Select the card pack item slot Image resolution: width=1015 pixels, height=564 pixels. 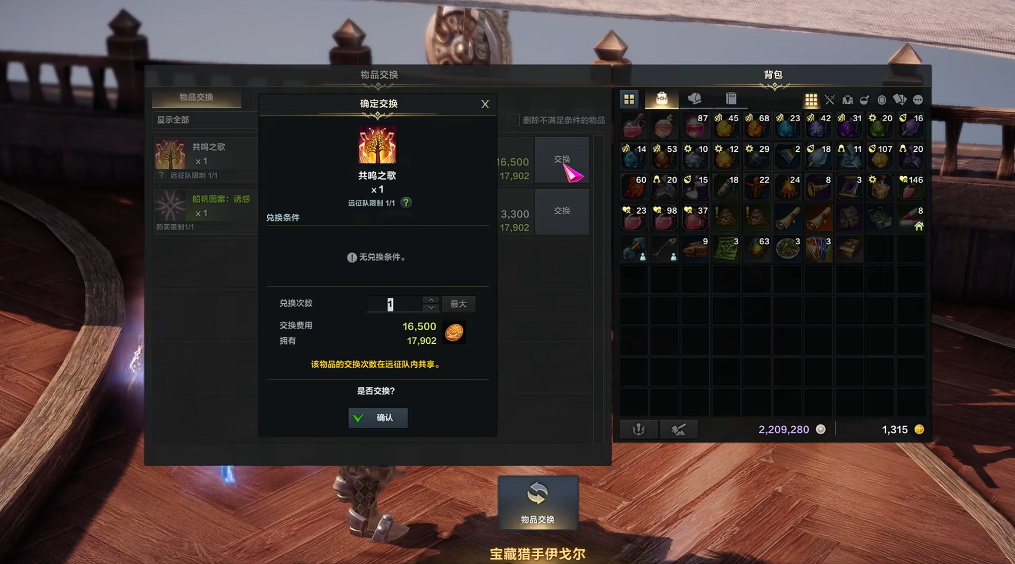tap(818, 249)
